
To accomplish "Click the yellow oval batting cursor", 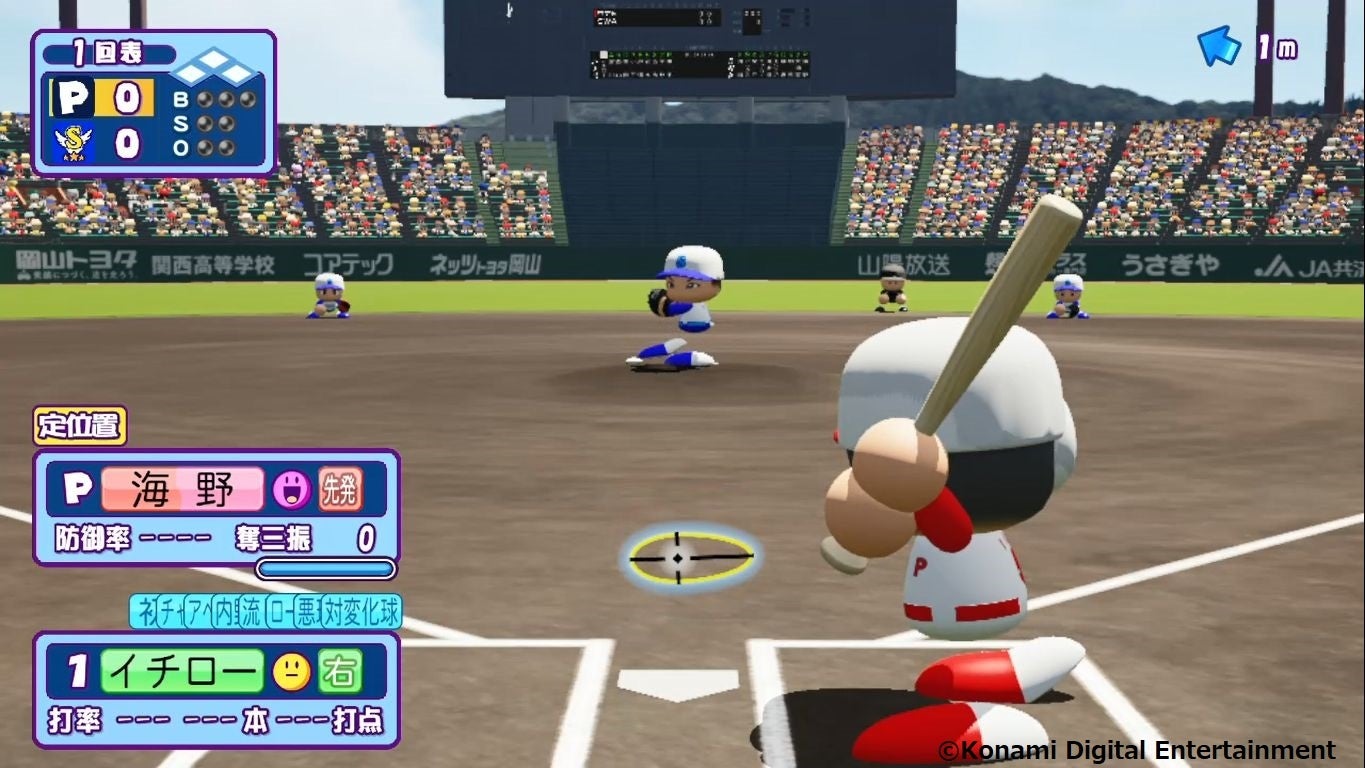I will tap(690, 556).
